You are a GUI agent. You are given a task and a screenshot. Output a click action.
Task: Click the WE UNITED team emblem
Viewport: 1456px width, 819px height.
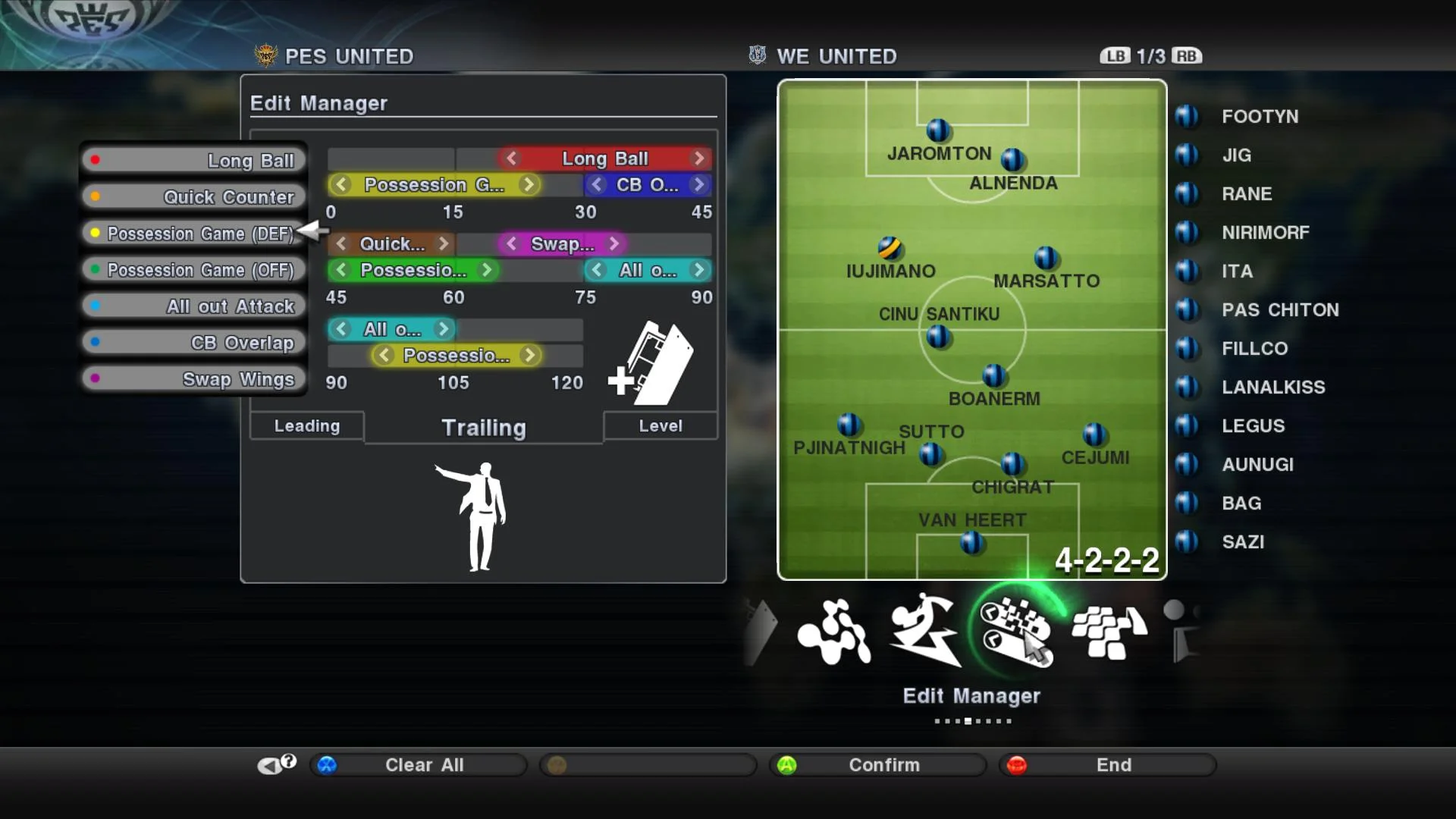(x=756, y=55)
